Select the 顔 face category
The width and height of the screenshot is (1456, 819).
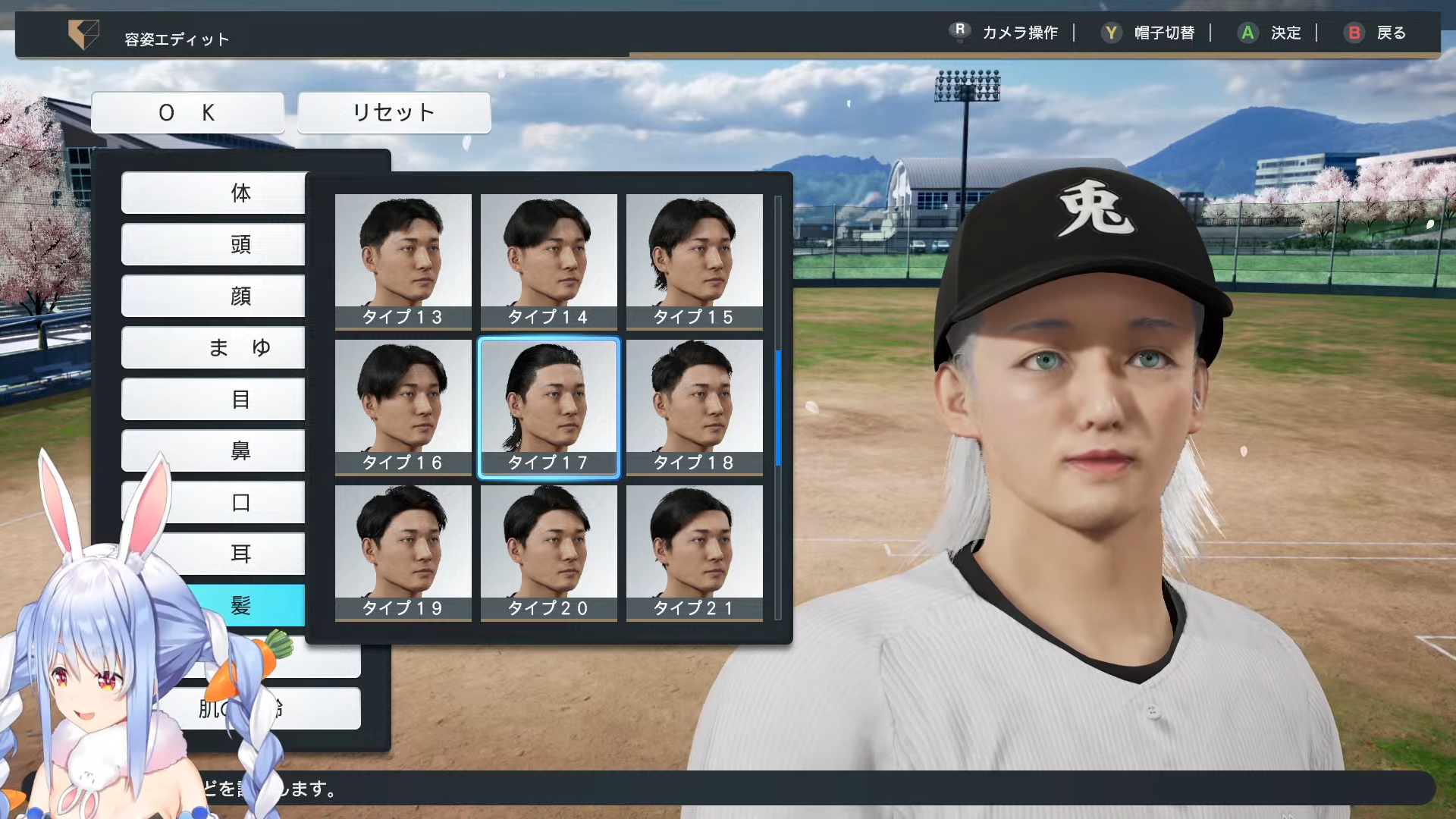tap(214, 296)
